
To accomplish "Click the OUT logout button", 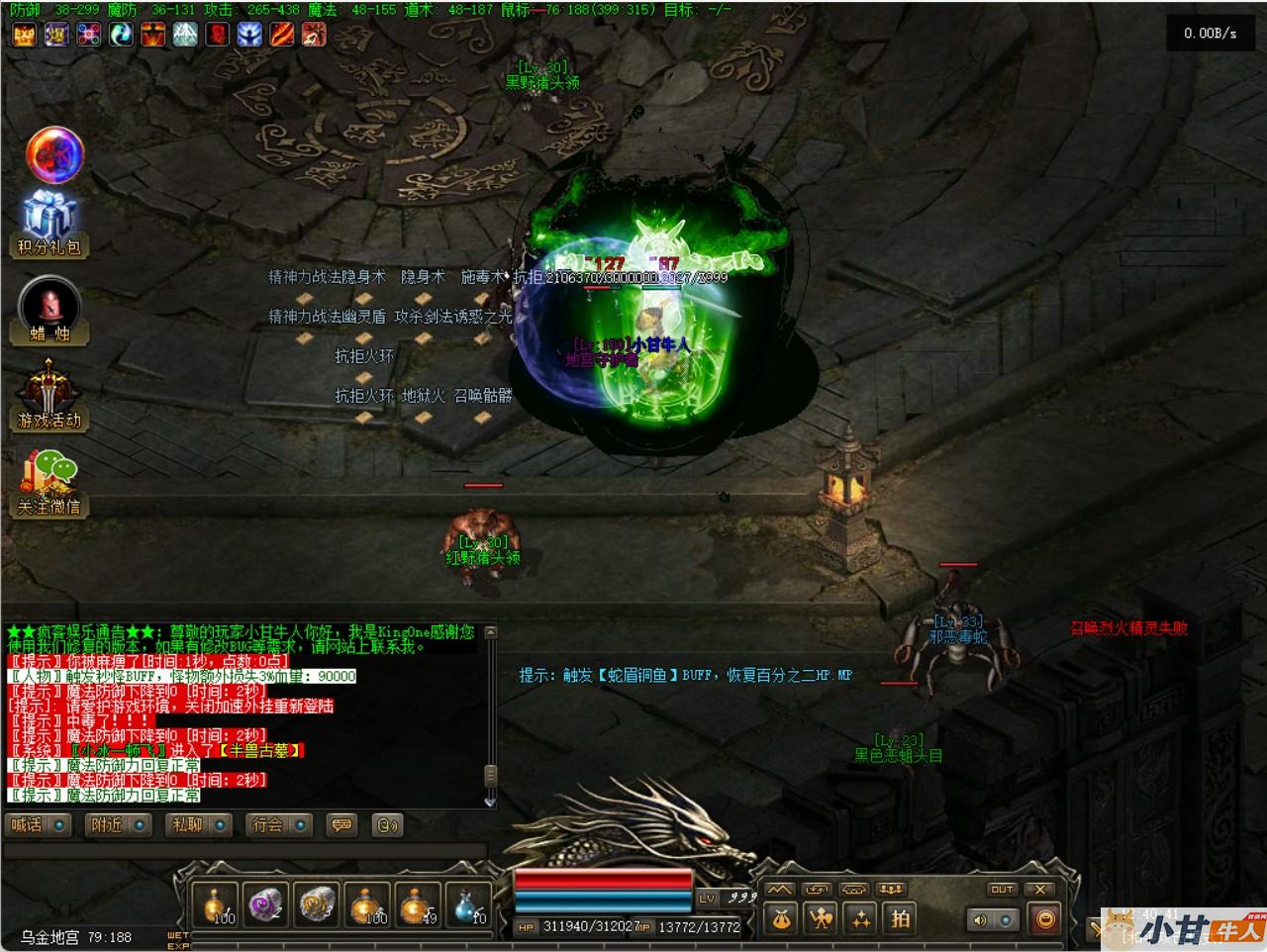I will click(1002, 889).
